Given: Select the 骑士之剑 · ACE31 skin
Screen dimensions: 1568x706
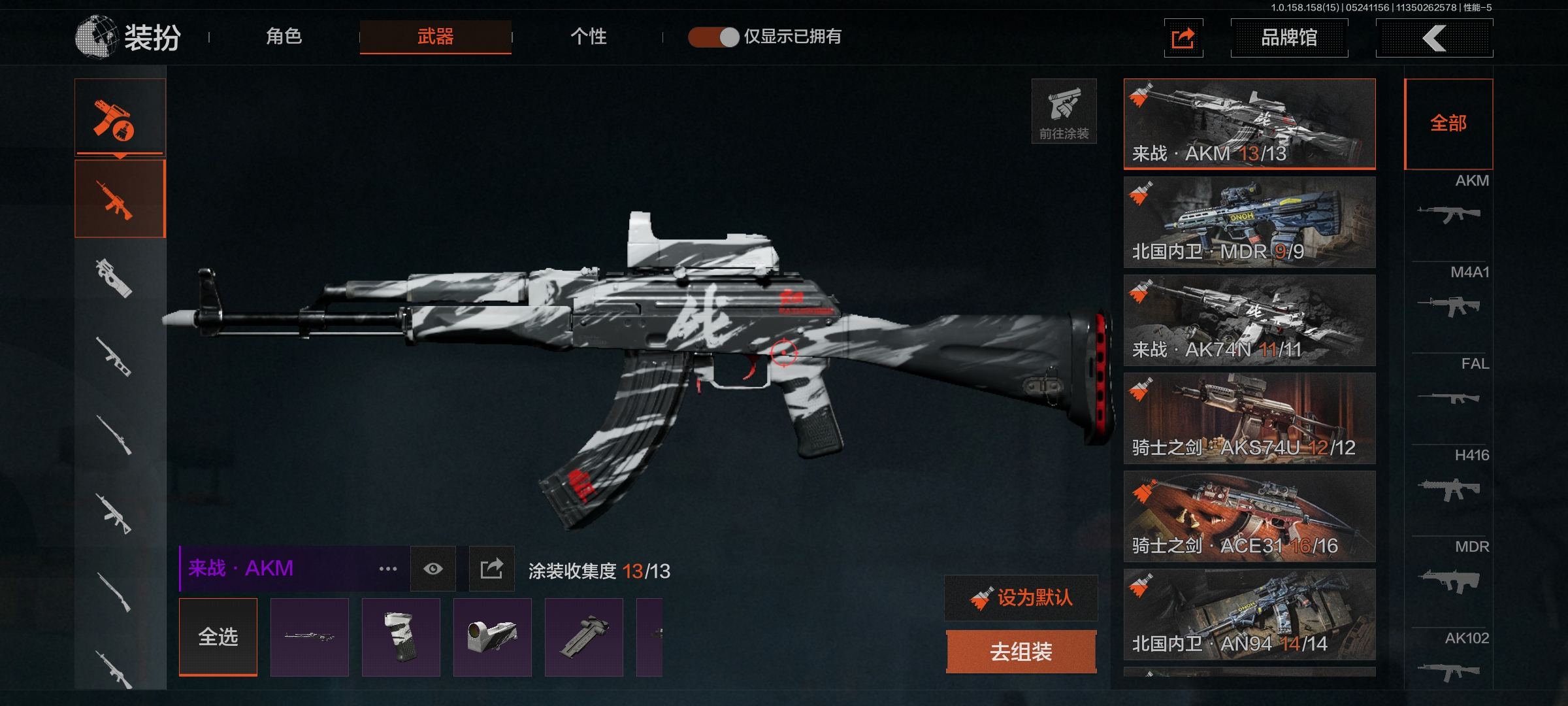Looking at the screenshot, I should (x=1249, y=516).
